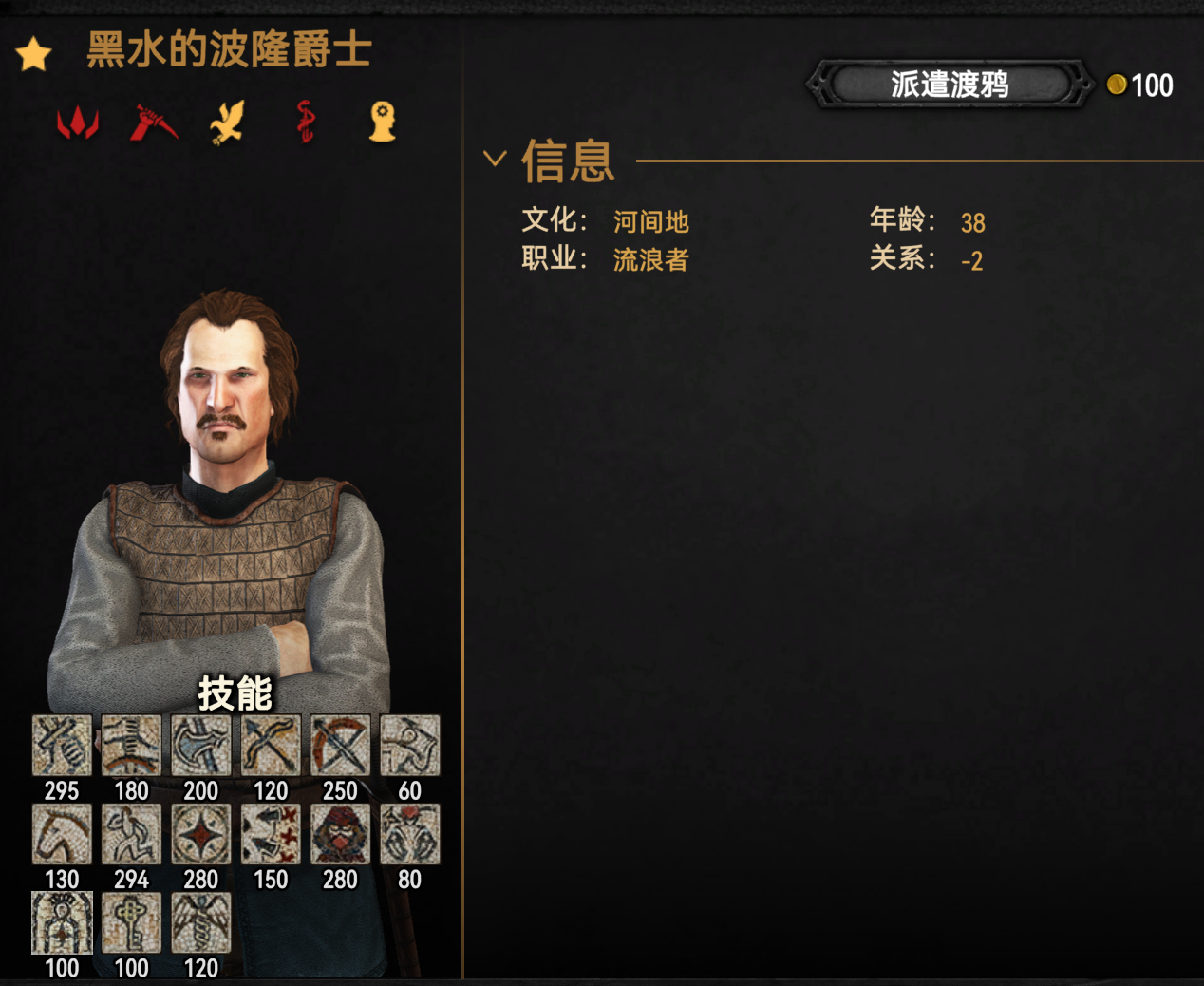Select the arrows and crosses tactics icon
This screenshot has width=1204, height=986.
[271, 835]
